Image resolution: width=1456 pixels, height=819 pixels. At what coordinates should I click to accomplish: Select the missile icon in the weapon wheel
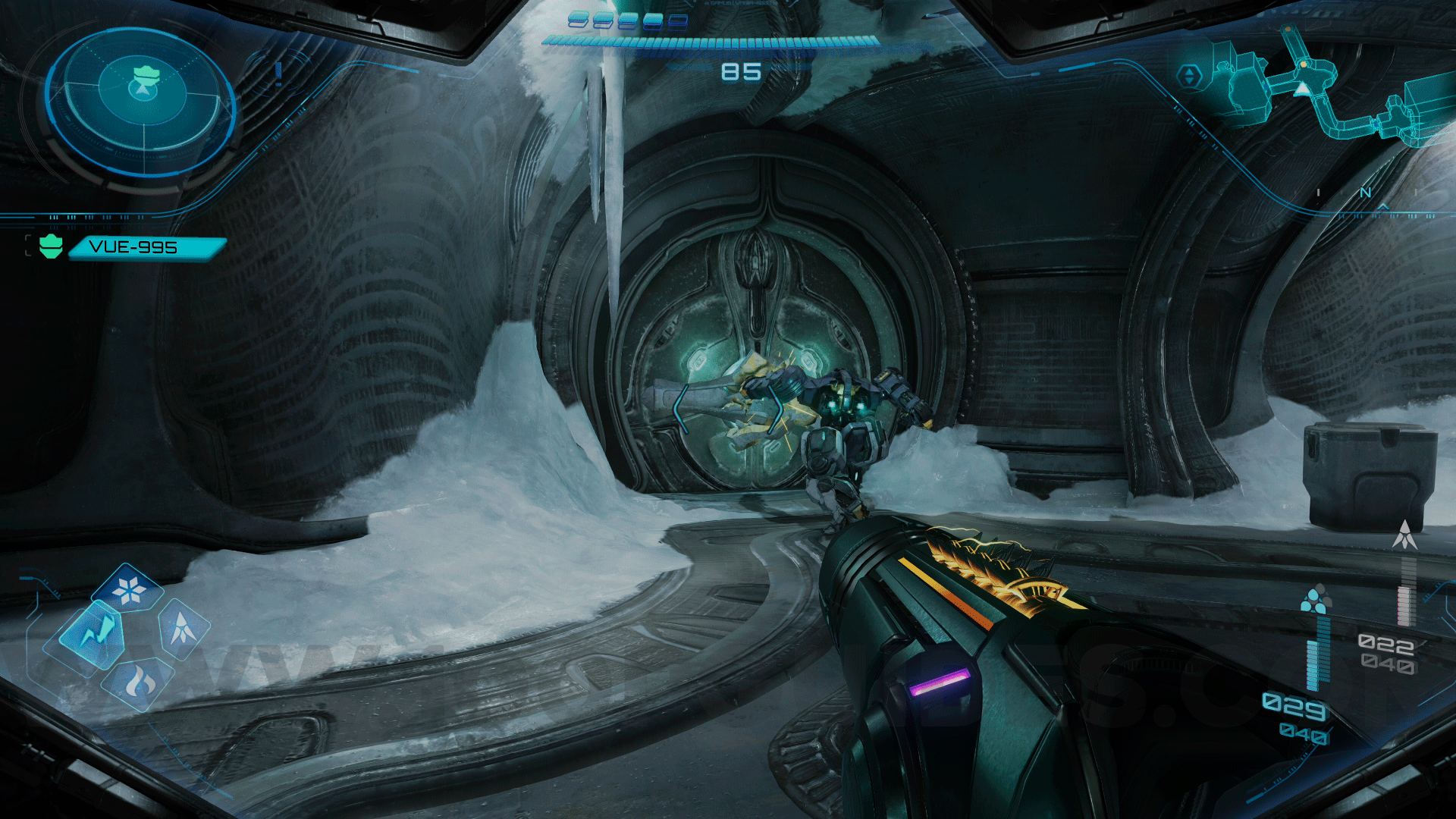click(x=183, y=628)
